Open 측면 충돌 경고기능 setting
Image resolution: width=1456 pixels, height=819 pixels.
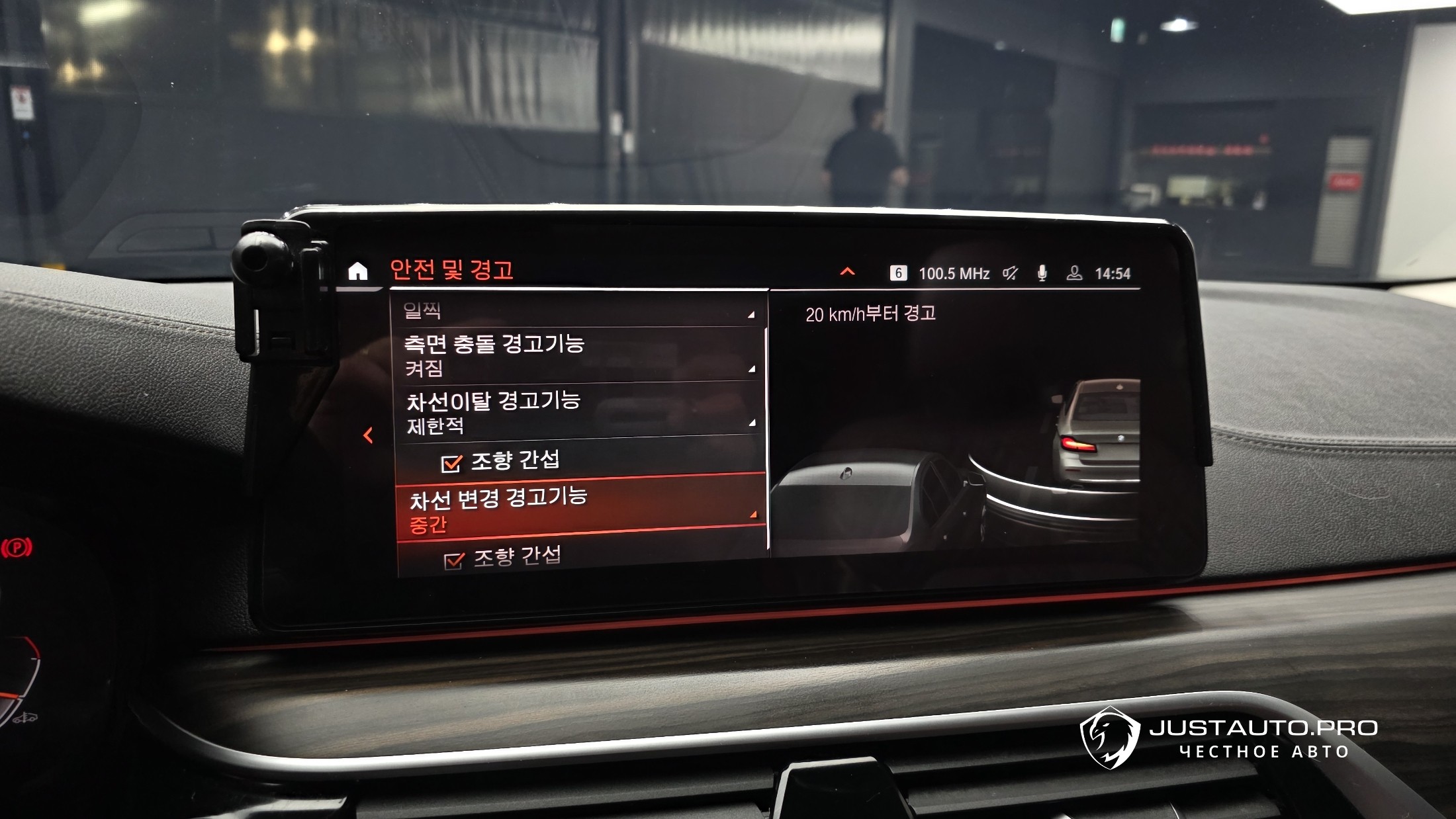tap(577, 355)
